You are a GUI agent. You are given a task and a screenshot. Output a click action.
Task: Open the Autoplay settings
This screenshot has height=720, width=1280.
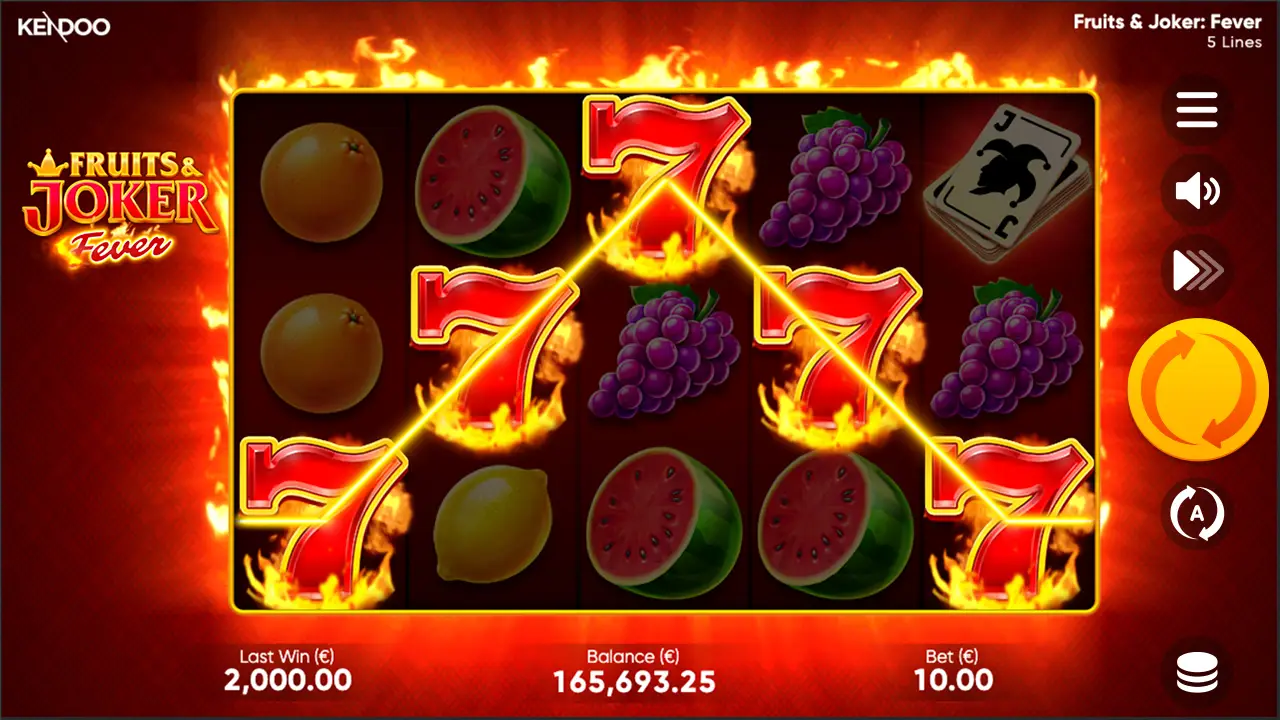click(1197, 511)
